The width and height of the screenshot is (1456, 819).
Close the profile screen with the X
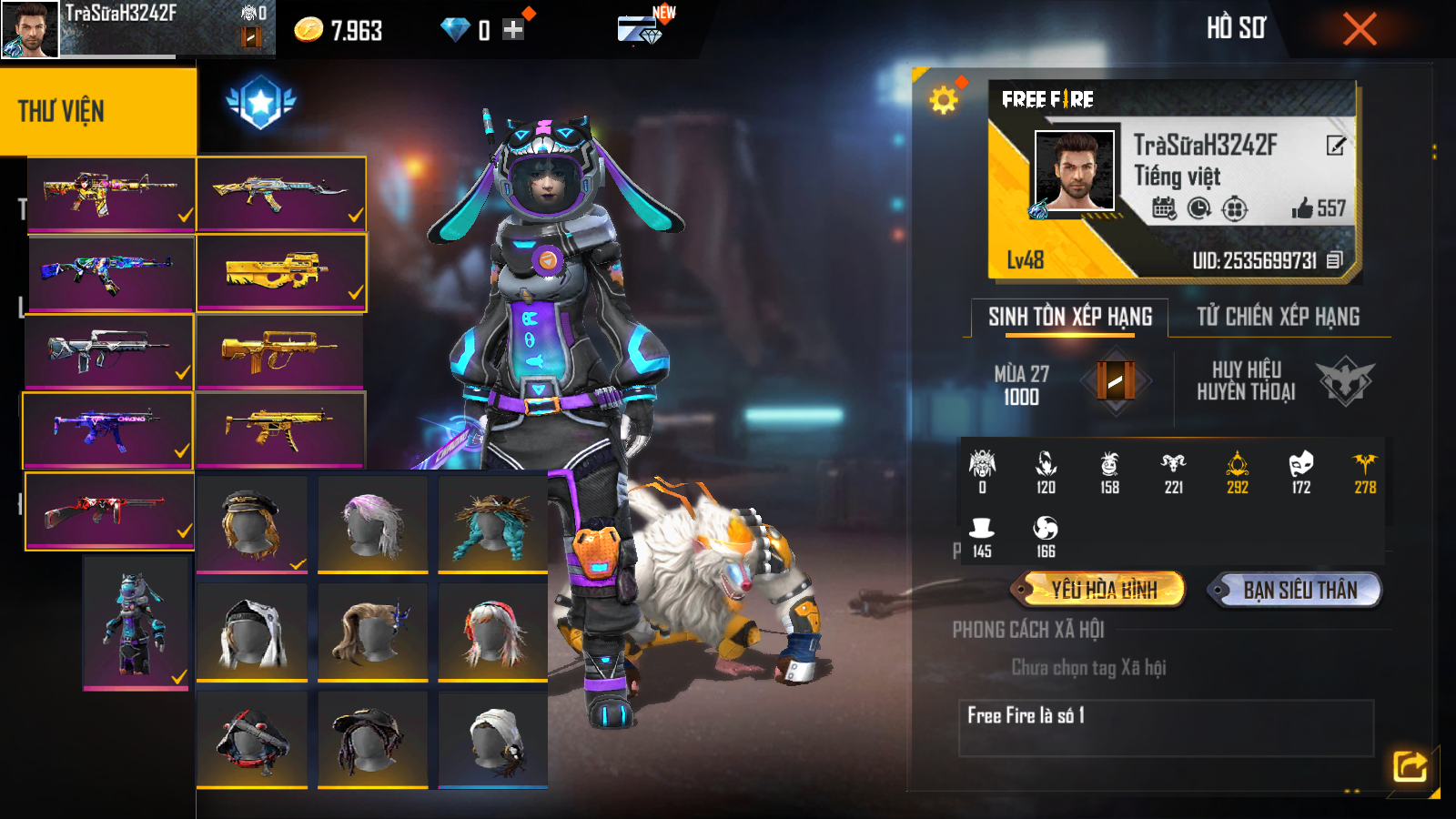[x=1360, y=29]
